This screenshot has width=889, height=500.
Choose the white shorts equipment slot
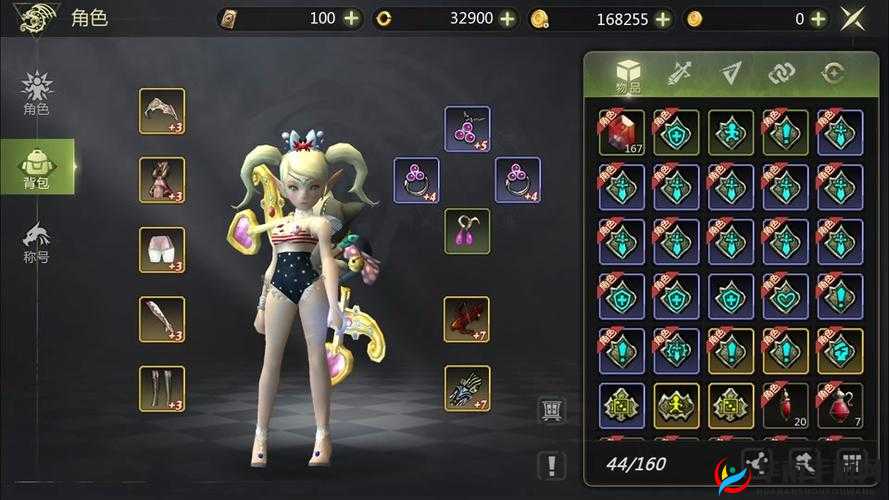[162, 250]
